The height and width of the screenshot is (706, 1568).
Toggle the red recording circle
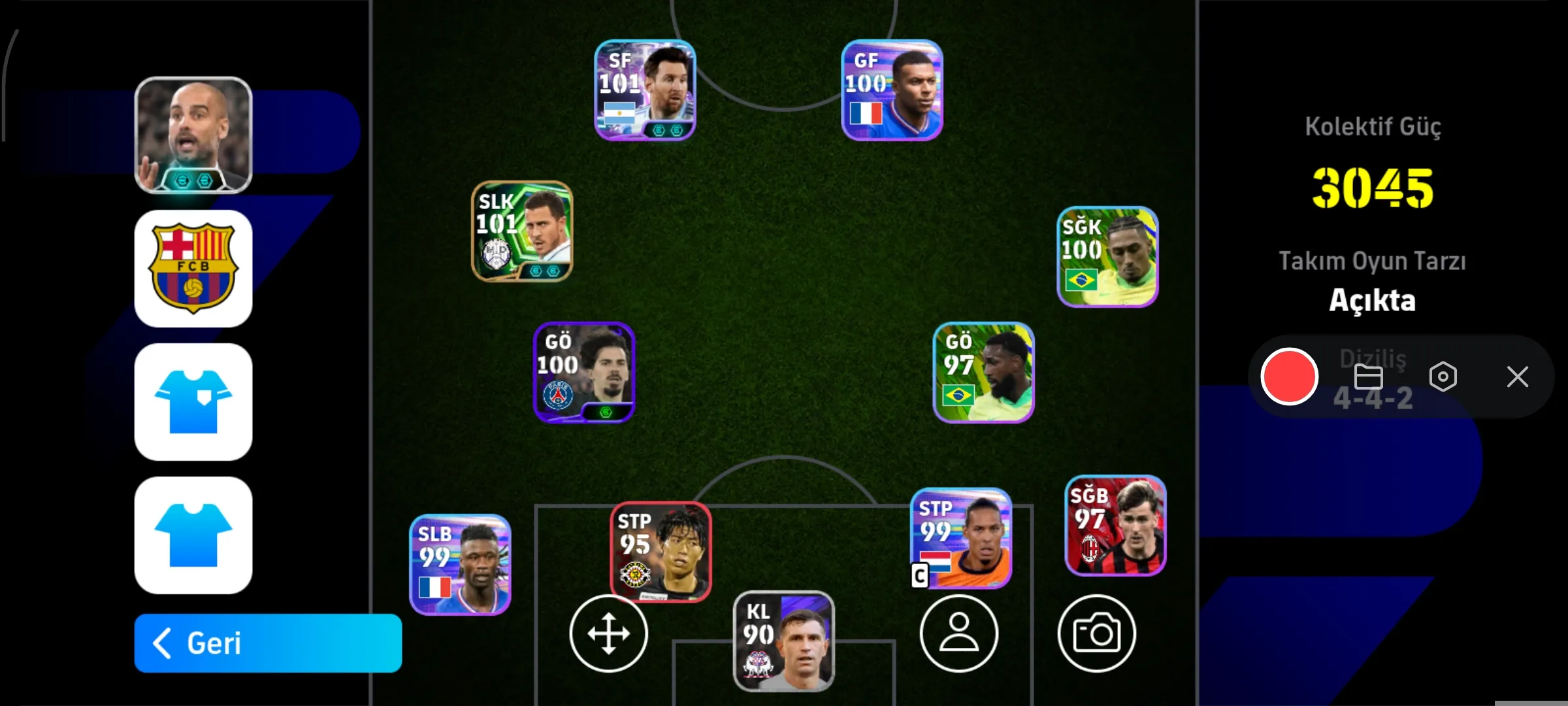tap(1290, 376)
